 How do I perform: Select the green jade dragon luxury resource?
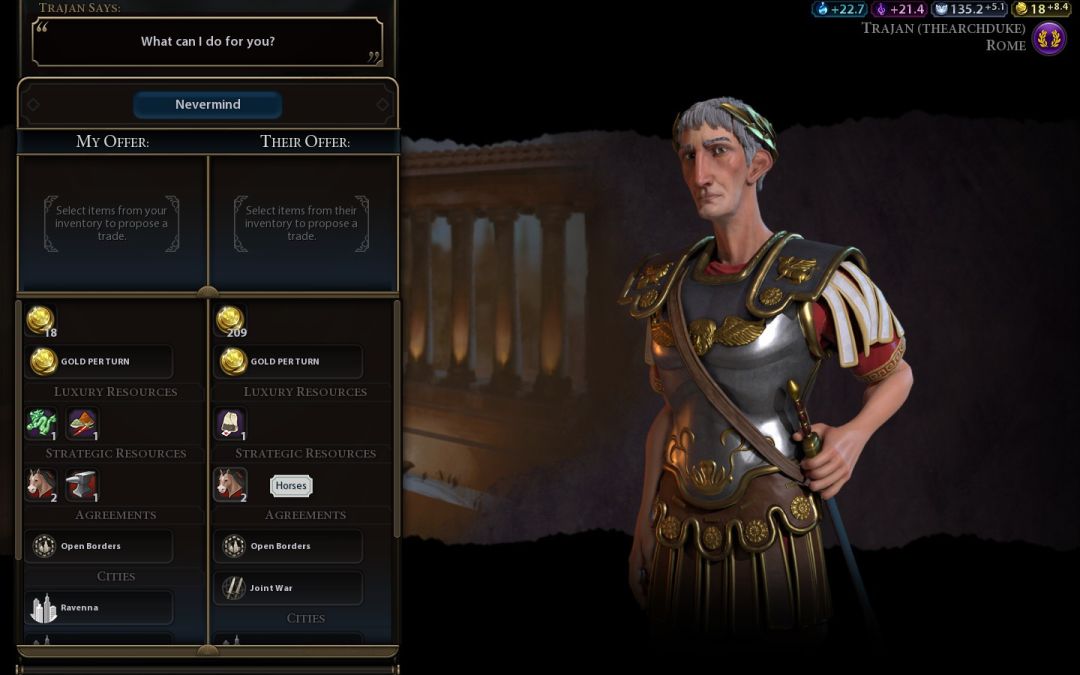pyautogui.click(x=40, y=424)
